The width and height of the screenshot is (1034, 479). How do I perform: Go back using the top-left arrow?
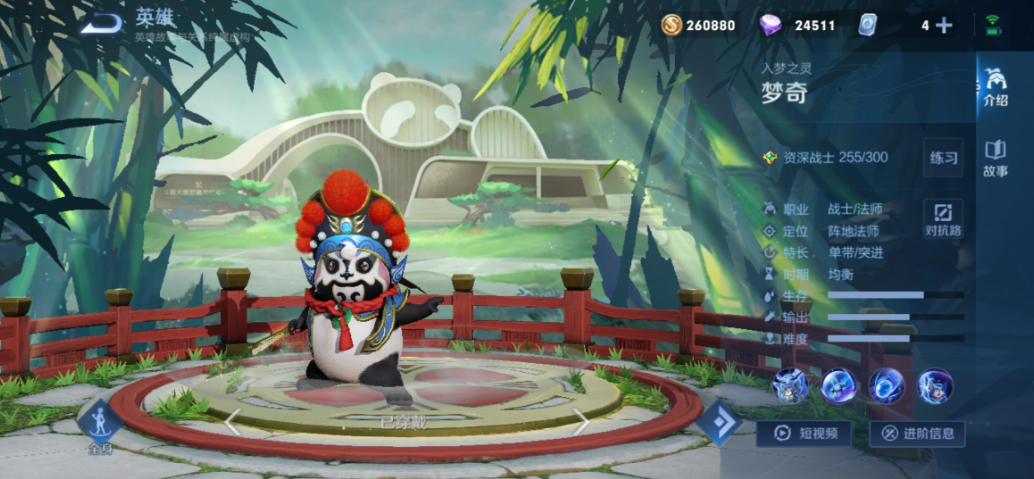point(101,23)
